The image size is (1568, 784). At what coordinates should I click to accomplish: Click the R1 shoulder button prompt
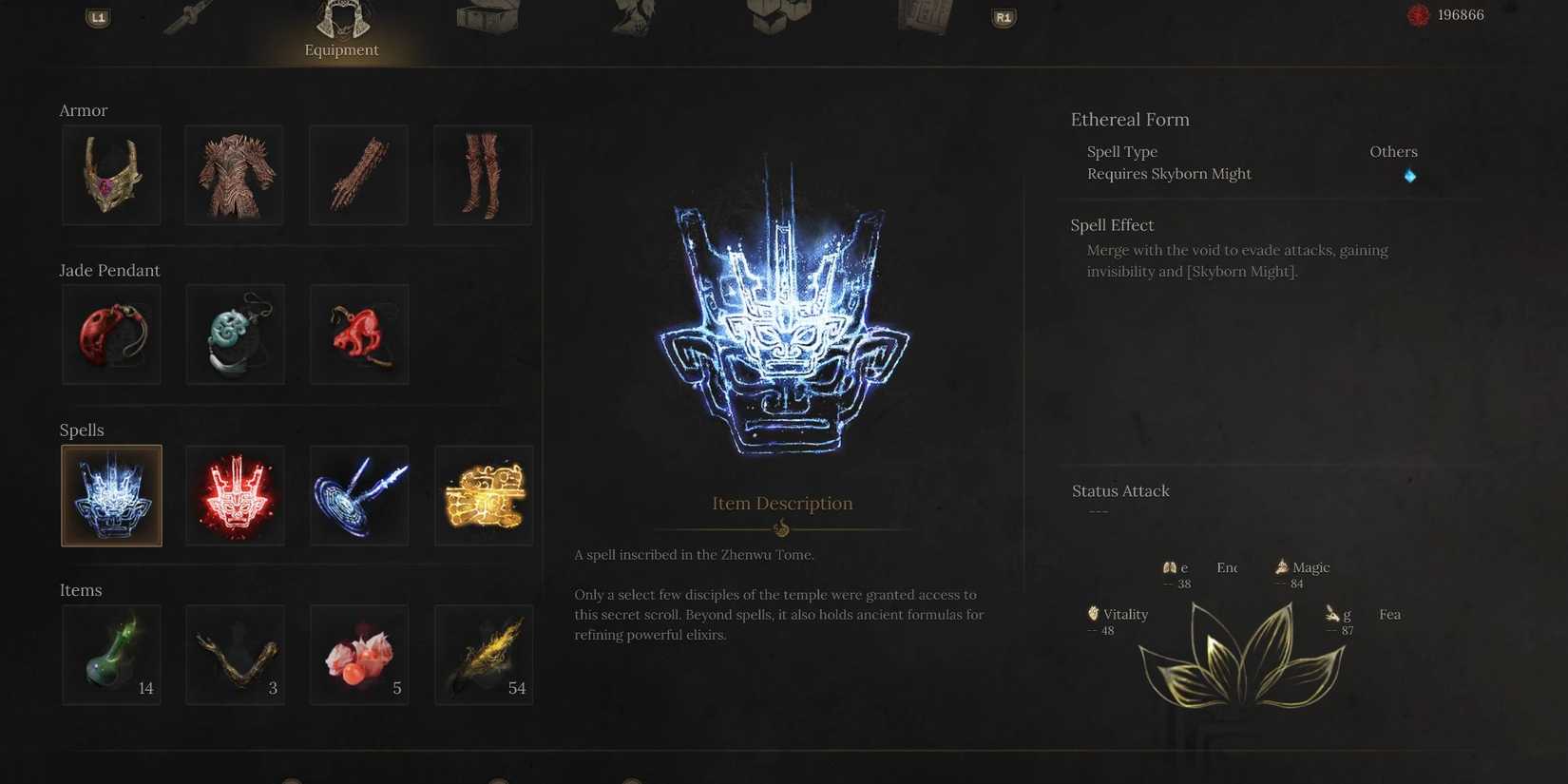1003,17
